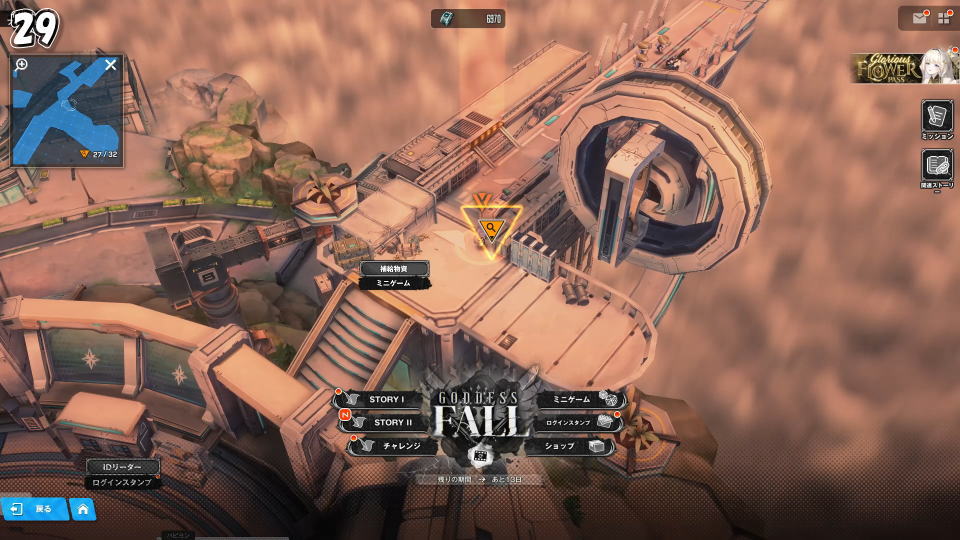Select the orange triangle search marker
This screenshot has height=540, width=960.
pos(490,229)
